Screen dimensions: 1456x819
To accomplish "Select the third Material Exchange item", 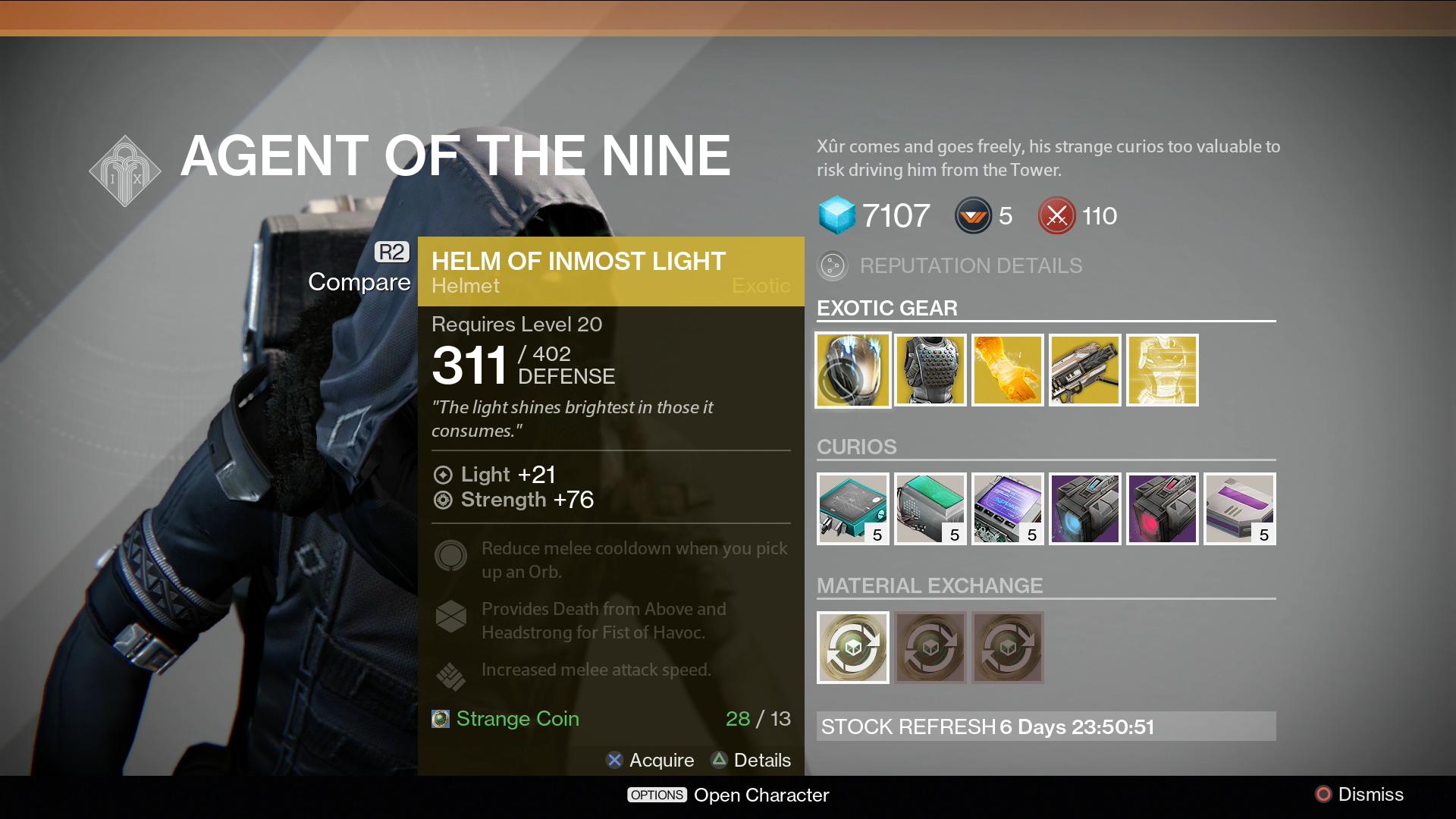I will (1007, 647).
